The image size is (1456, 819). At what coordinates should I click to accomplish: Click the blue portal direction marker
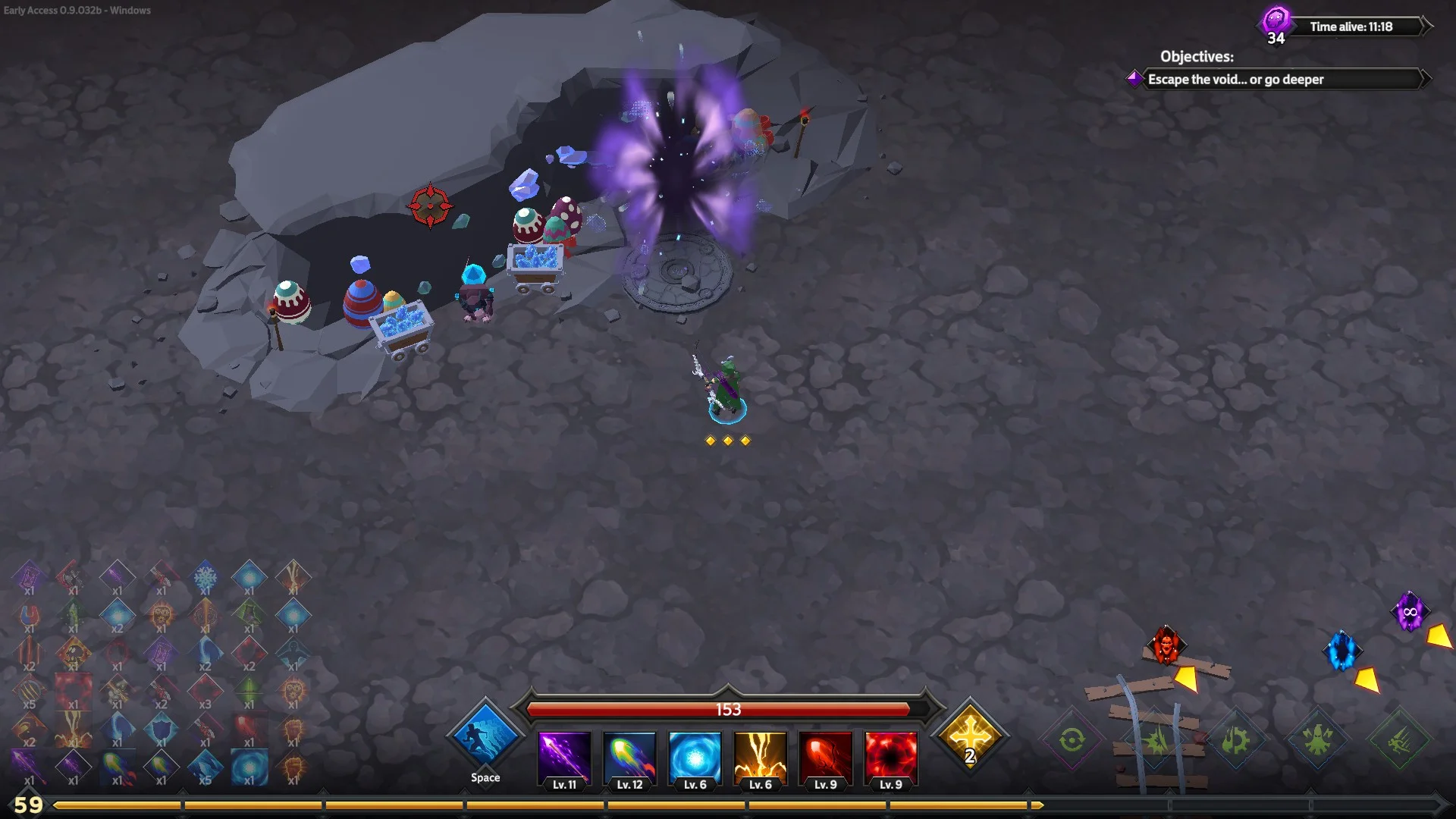click(1341, 651)
